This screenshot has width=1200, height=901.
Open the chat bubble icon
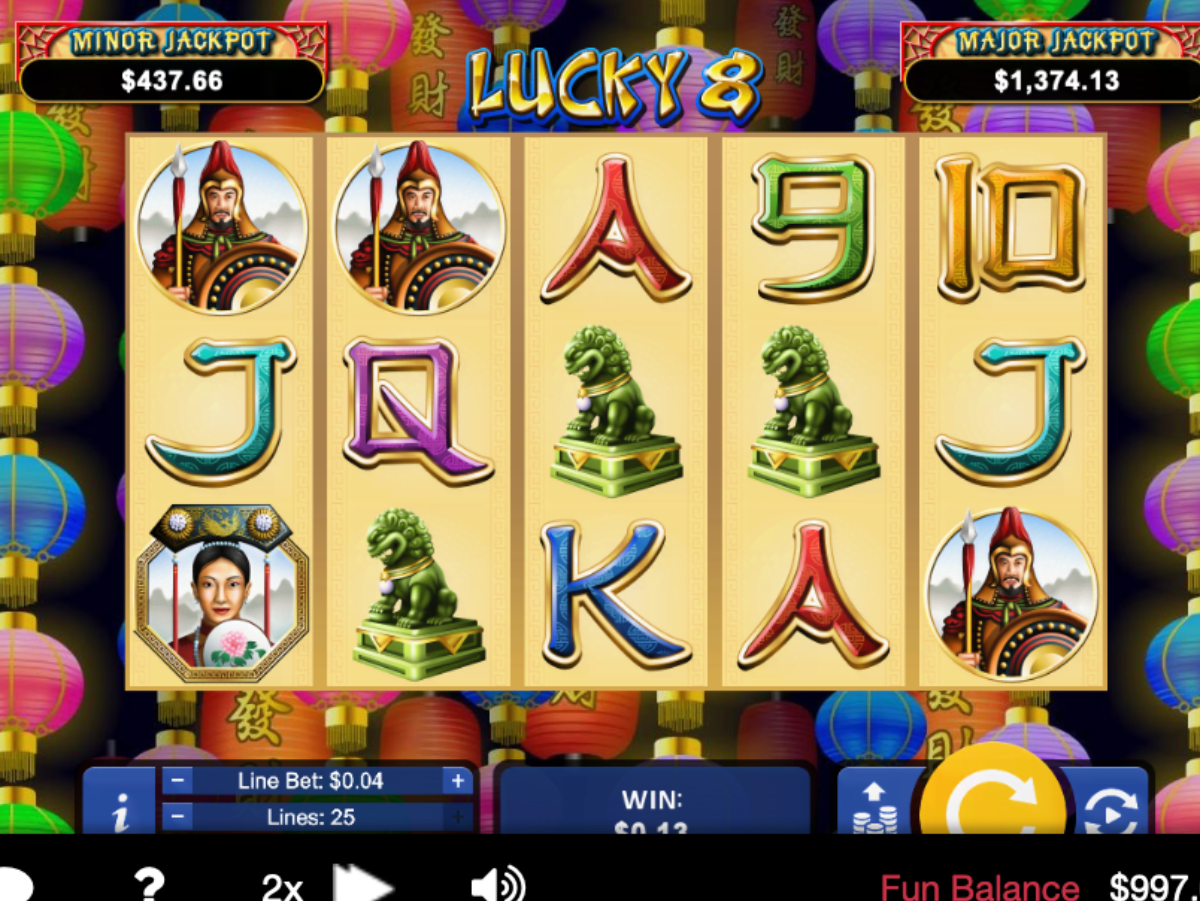[15, 886]
